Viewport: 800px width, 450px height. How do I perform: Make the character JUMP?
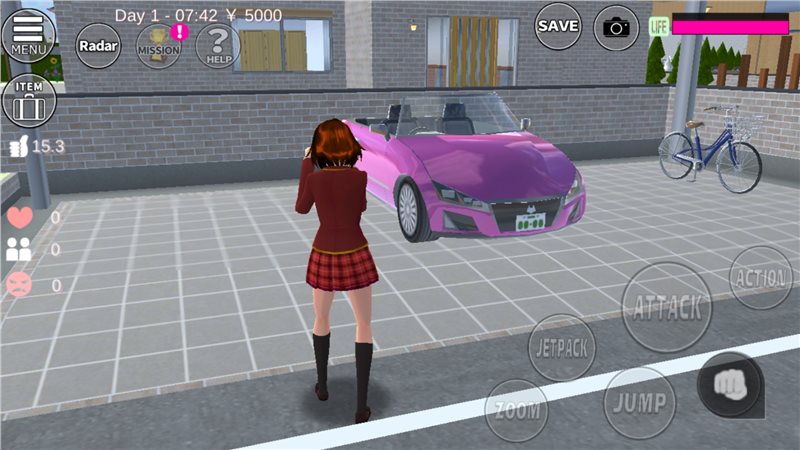click(x=640, y=402)
